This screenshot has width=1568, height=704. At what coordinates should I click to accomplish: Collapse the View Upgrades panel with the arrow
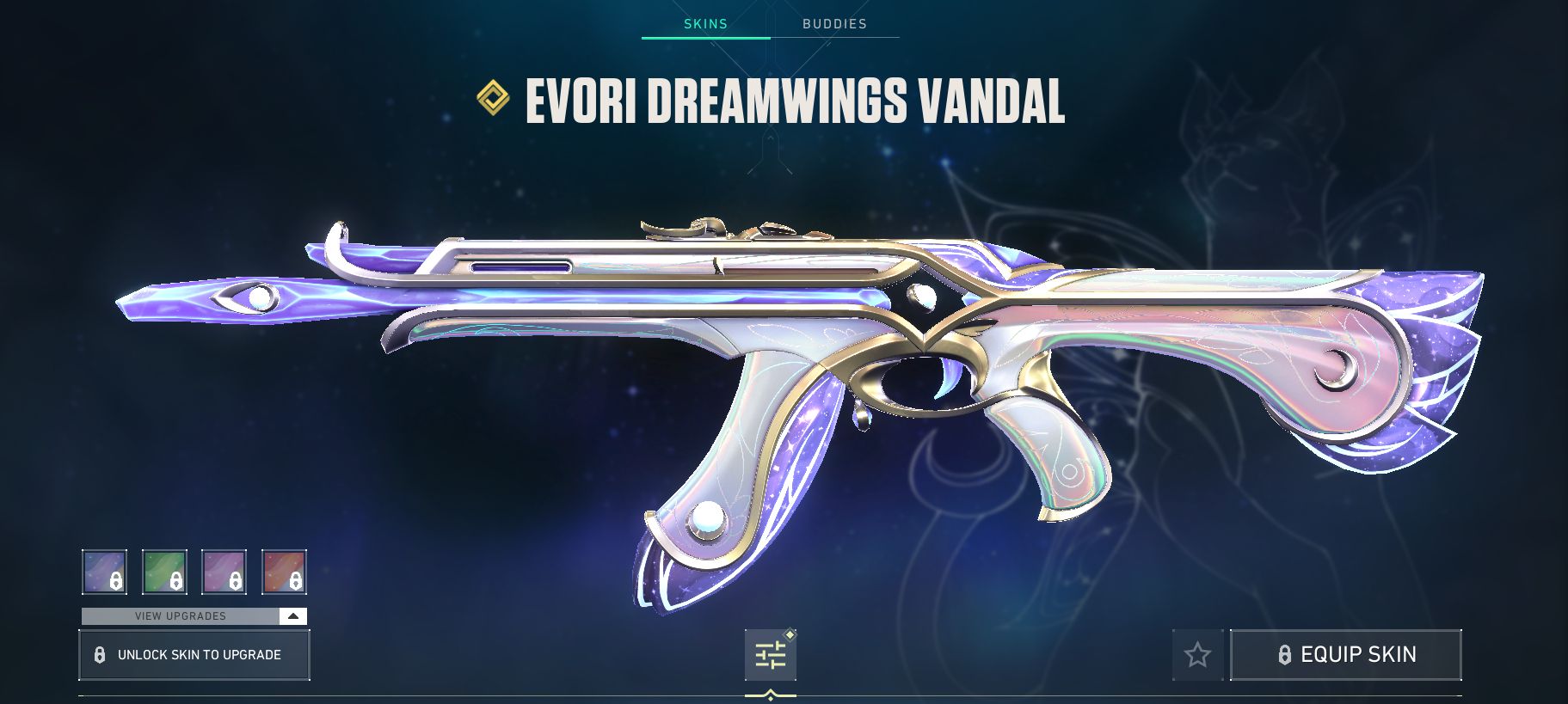292,616
